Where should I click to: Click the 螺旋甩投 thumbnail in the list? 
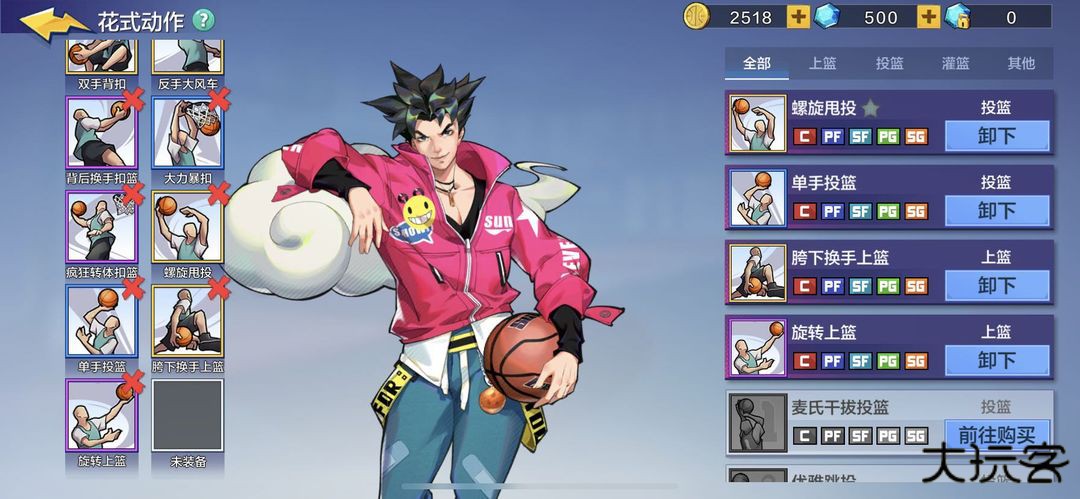(758, 123)
